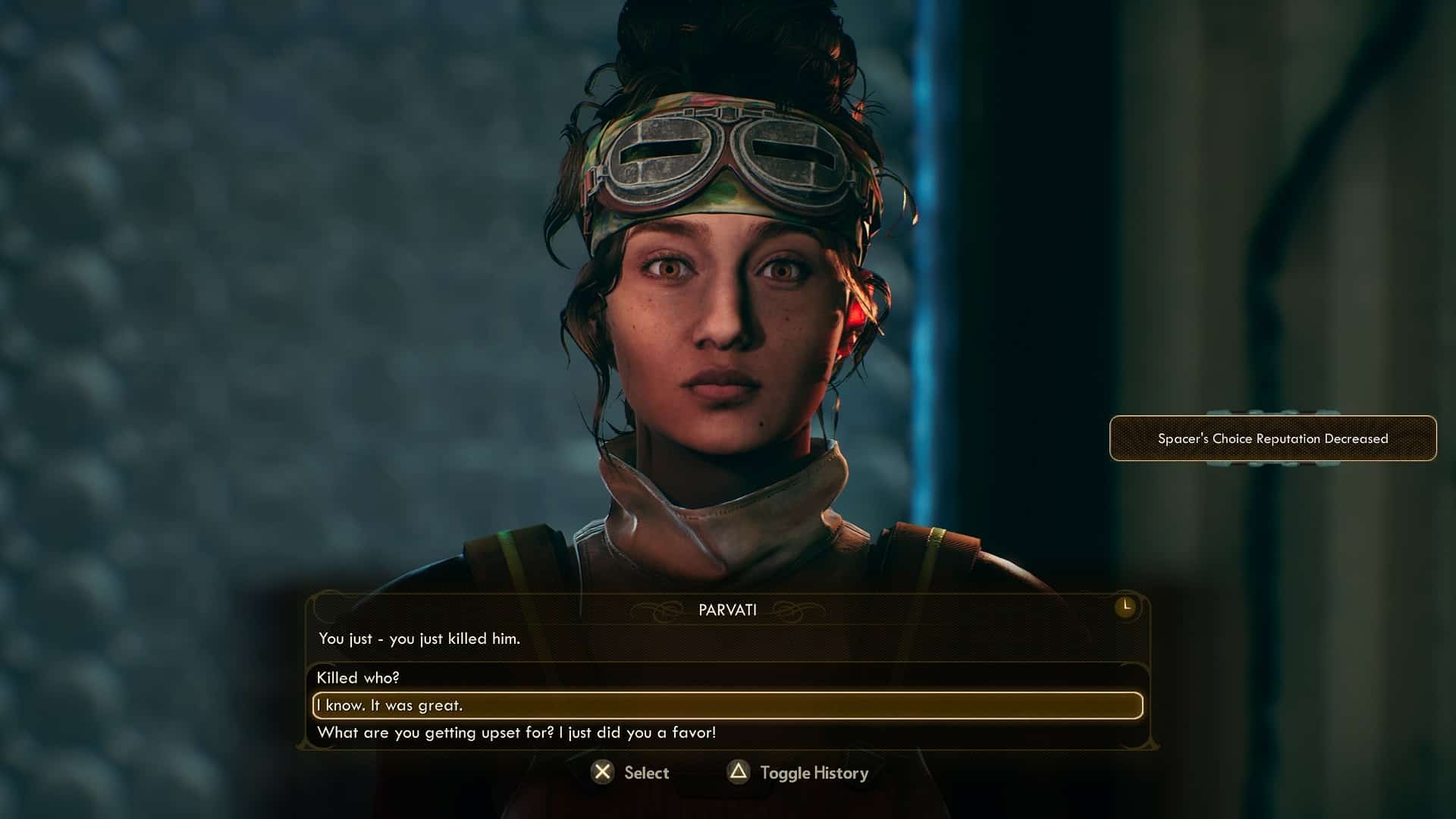Pick "I just did you a favor!" reply

point(516,733)
